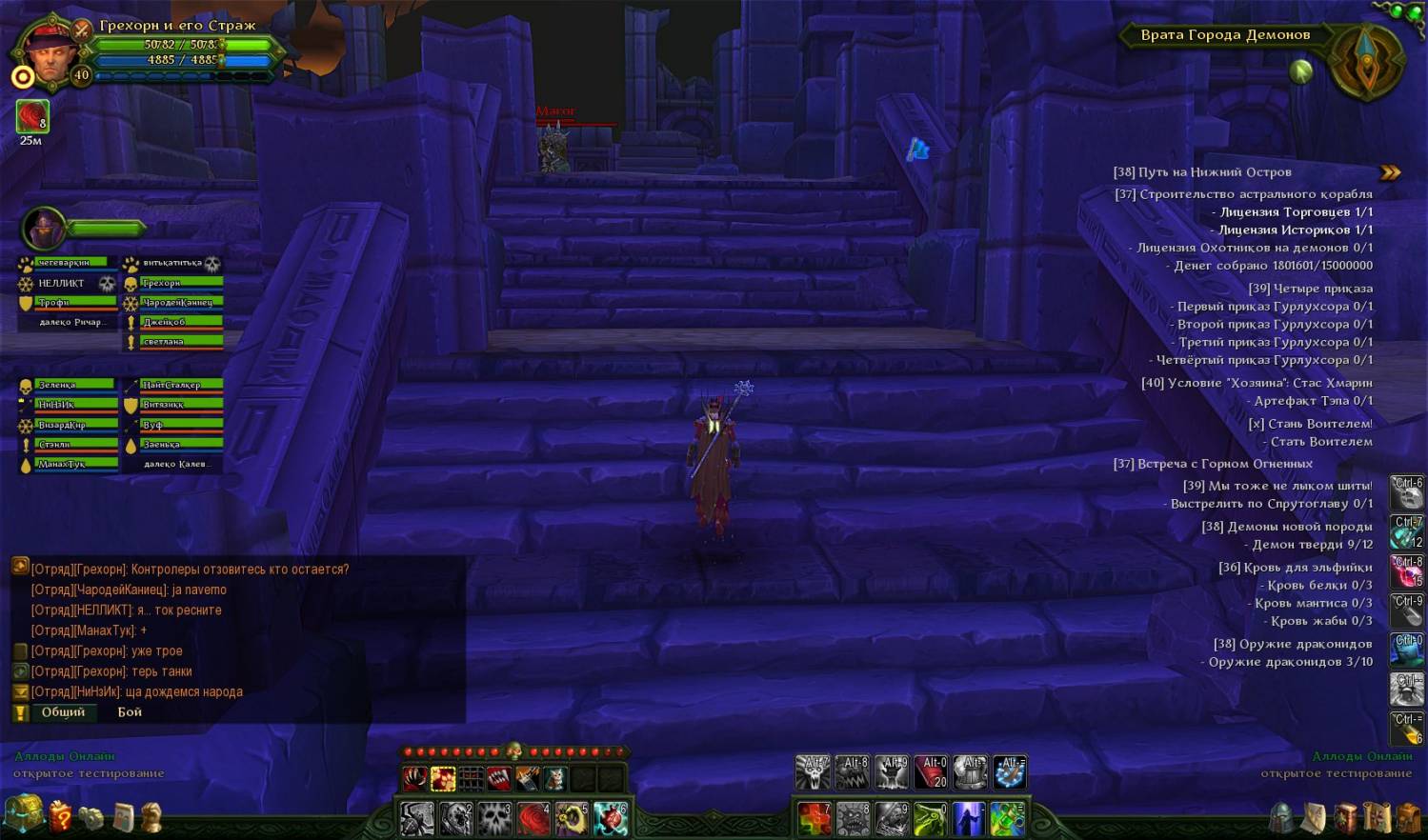Use the Ctrl-8 pink gem item

coord(1407,571)
